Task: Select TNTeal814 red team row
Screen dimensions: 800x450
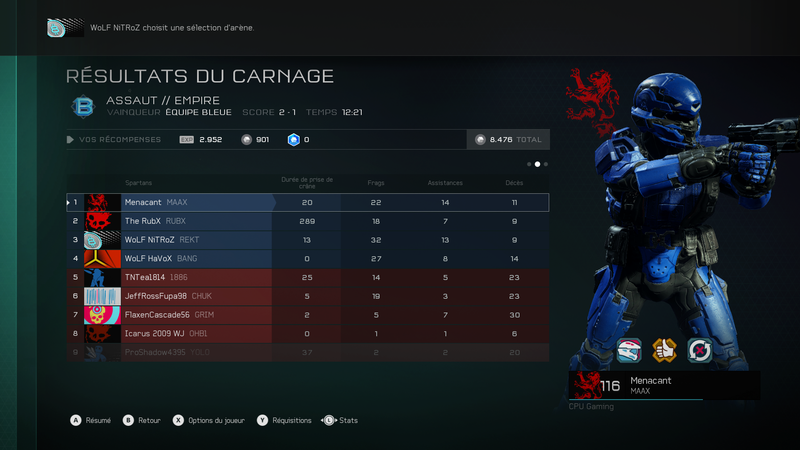Action: (308, 277)
